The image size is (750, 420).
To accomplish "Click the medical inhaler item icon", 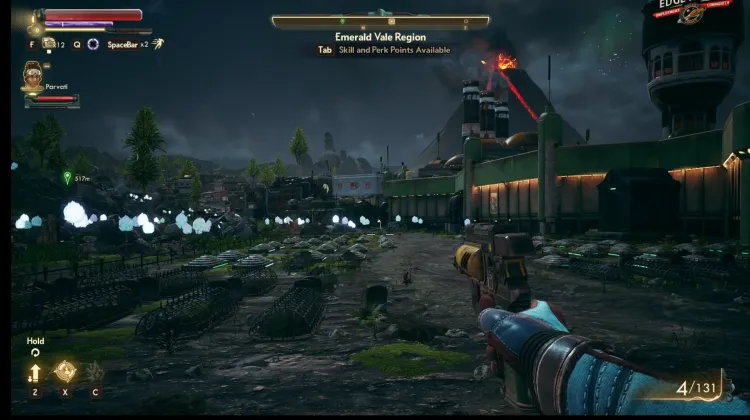I will pos(49,44).
